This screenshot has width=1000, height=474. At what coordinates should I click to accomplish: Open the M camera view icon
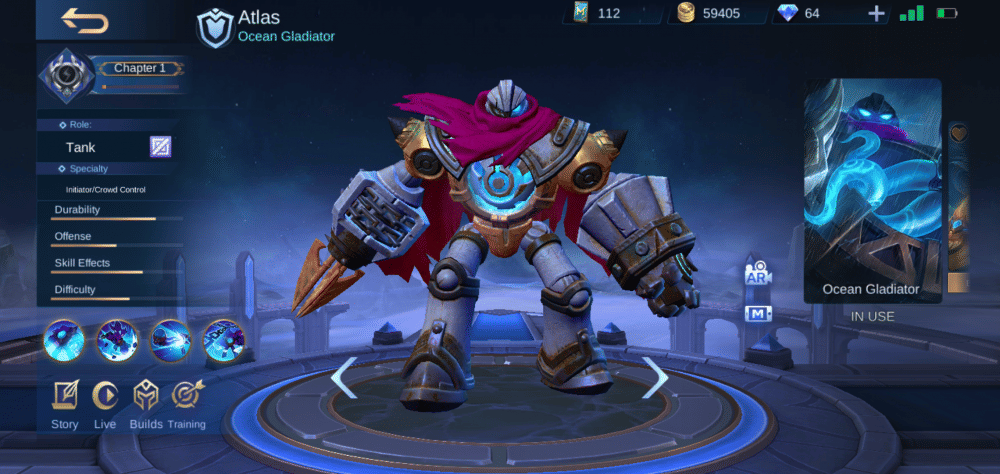point(757,314)
